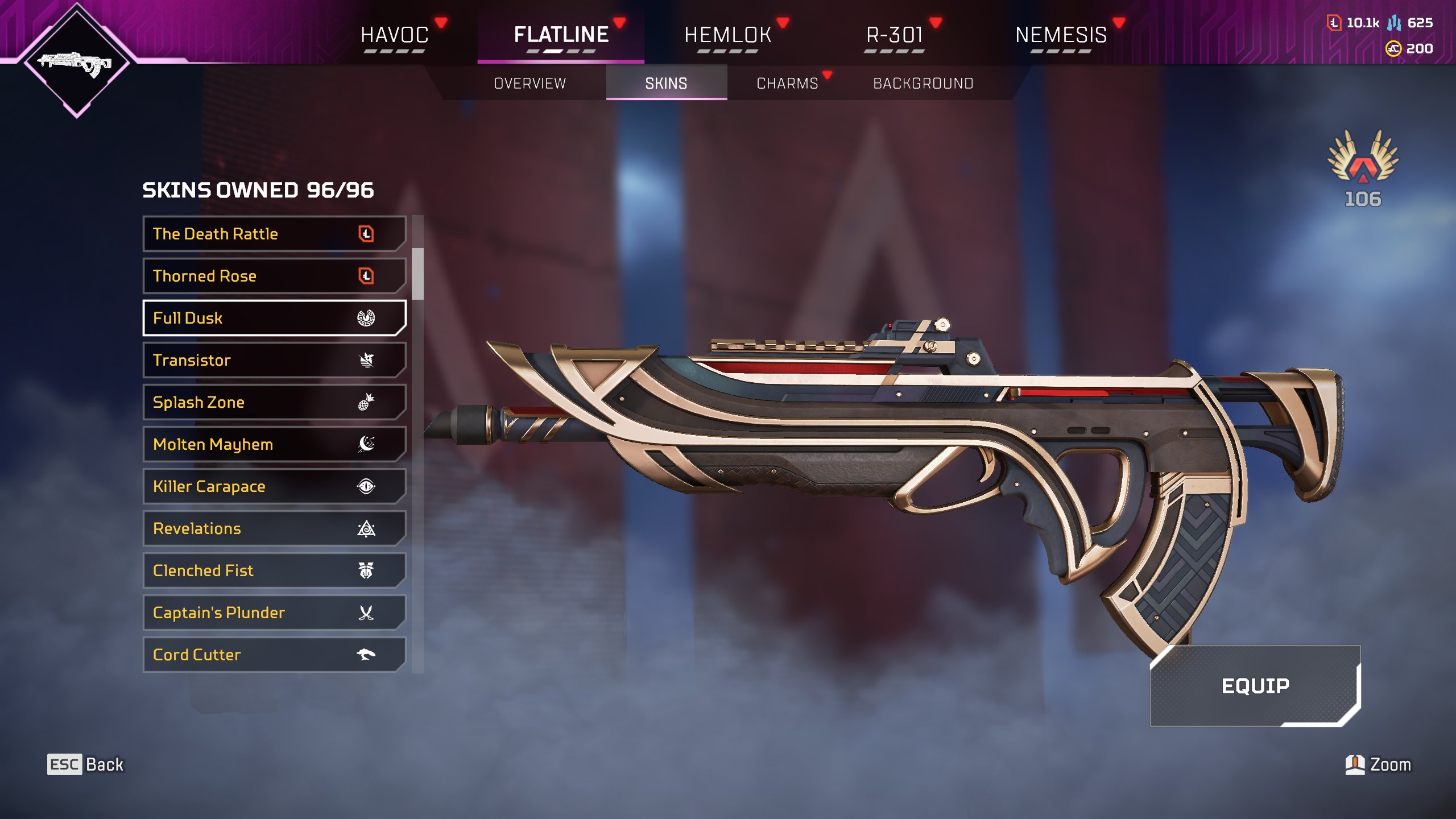Select the Cord Cutter skin

274,655
